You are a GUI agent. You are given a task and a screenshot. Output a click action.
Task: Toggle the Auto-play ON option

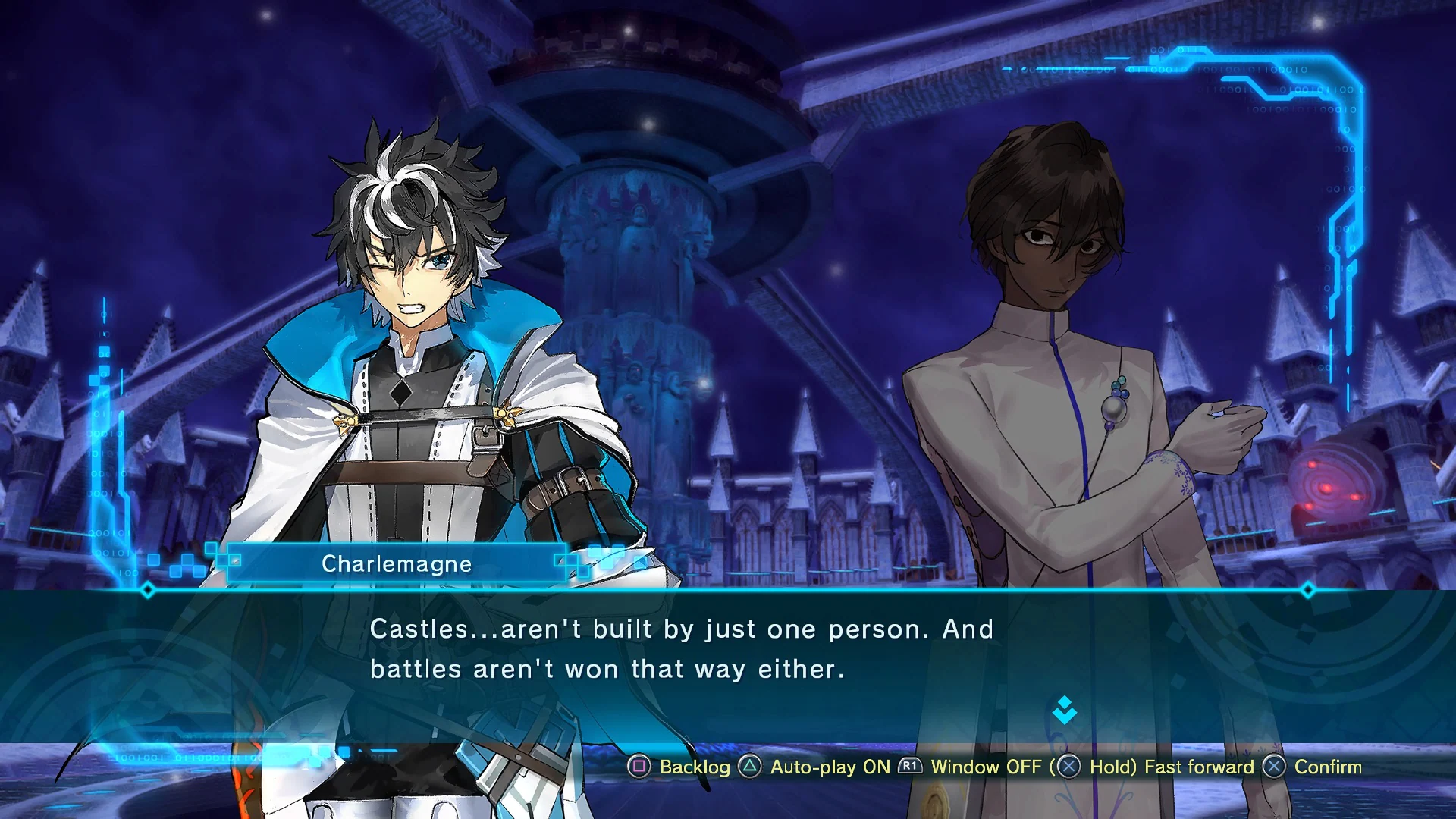click(x=815, y=767)
